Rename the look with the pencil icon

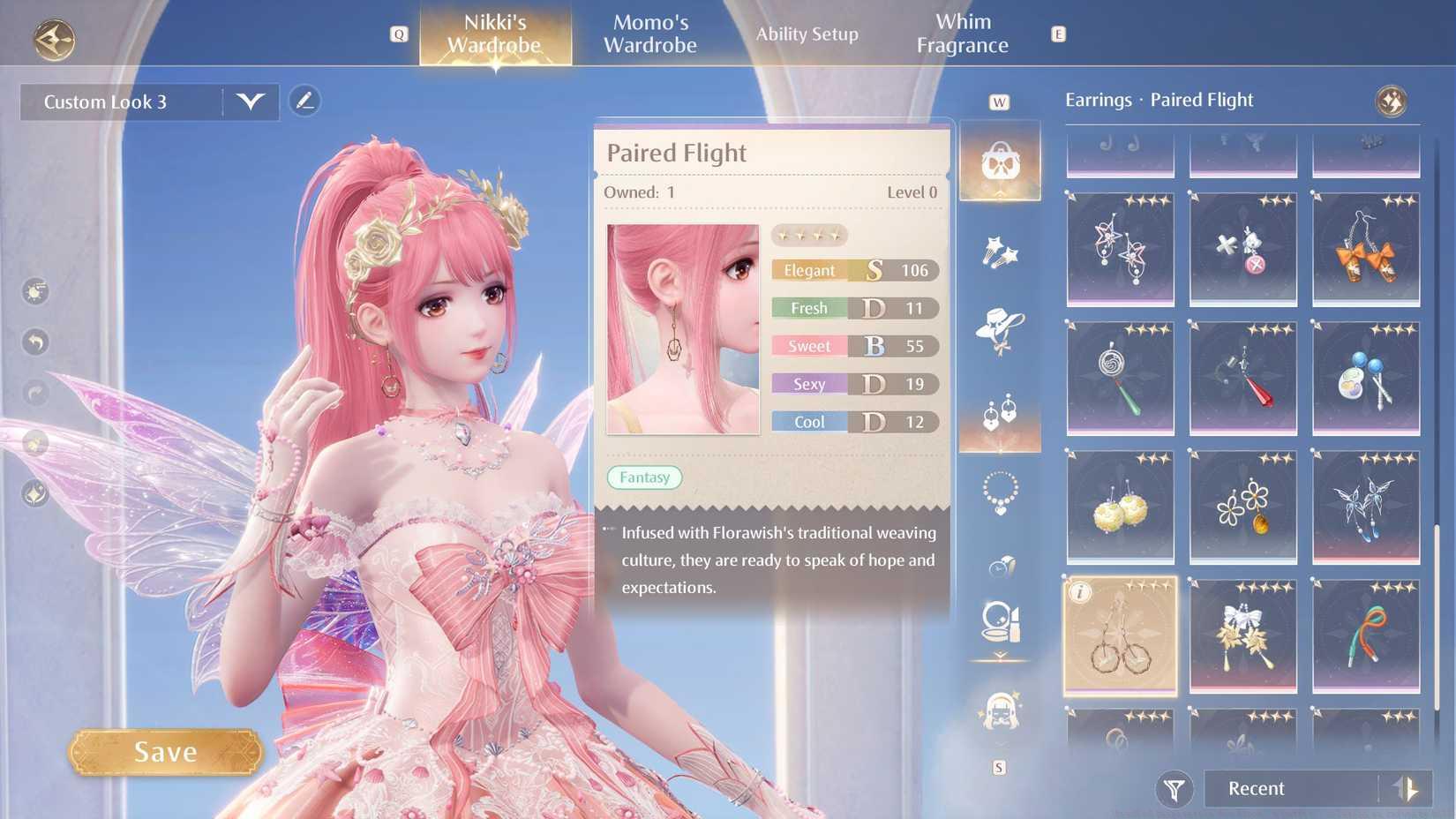[x=304, y=101]
